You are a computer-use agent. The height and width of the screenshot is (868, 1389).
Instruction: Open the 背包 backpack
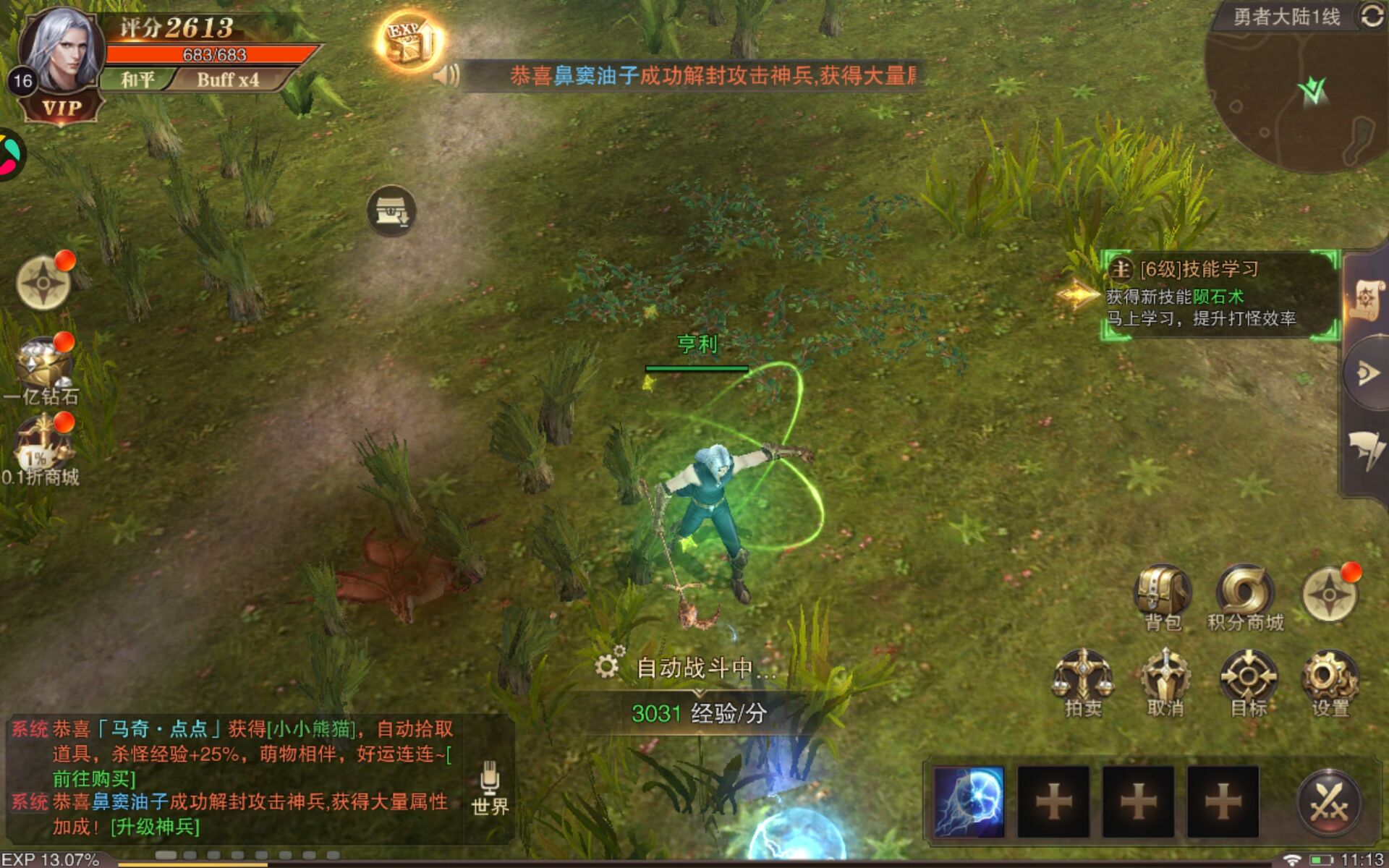tap(1162, 596)
